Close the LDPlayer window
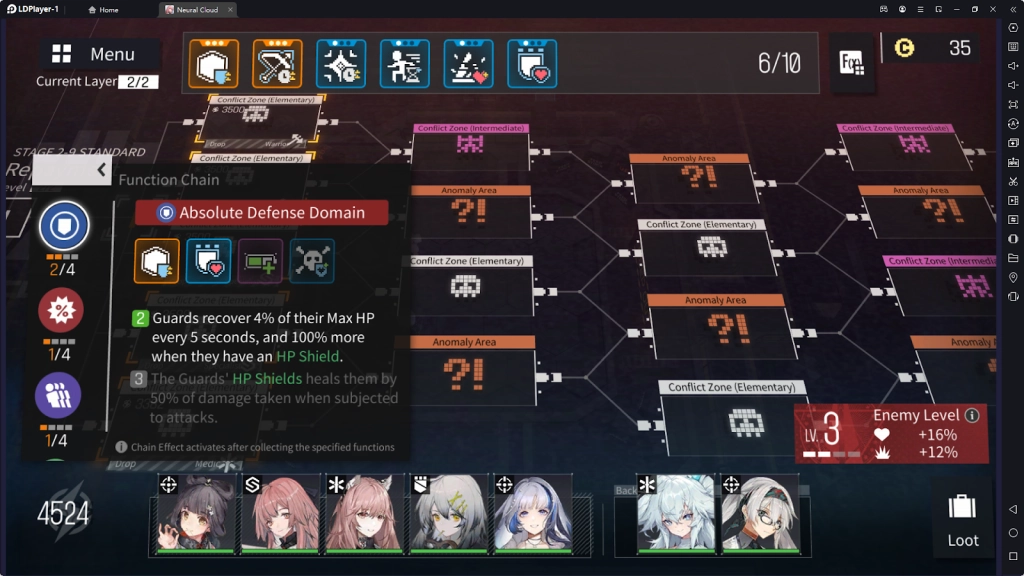1024x576 pixels. [x=993, y=9]
